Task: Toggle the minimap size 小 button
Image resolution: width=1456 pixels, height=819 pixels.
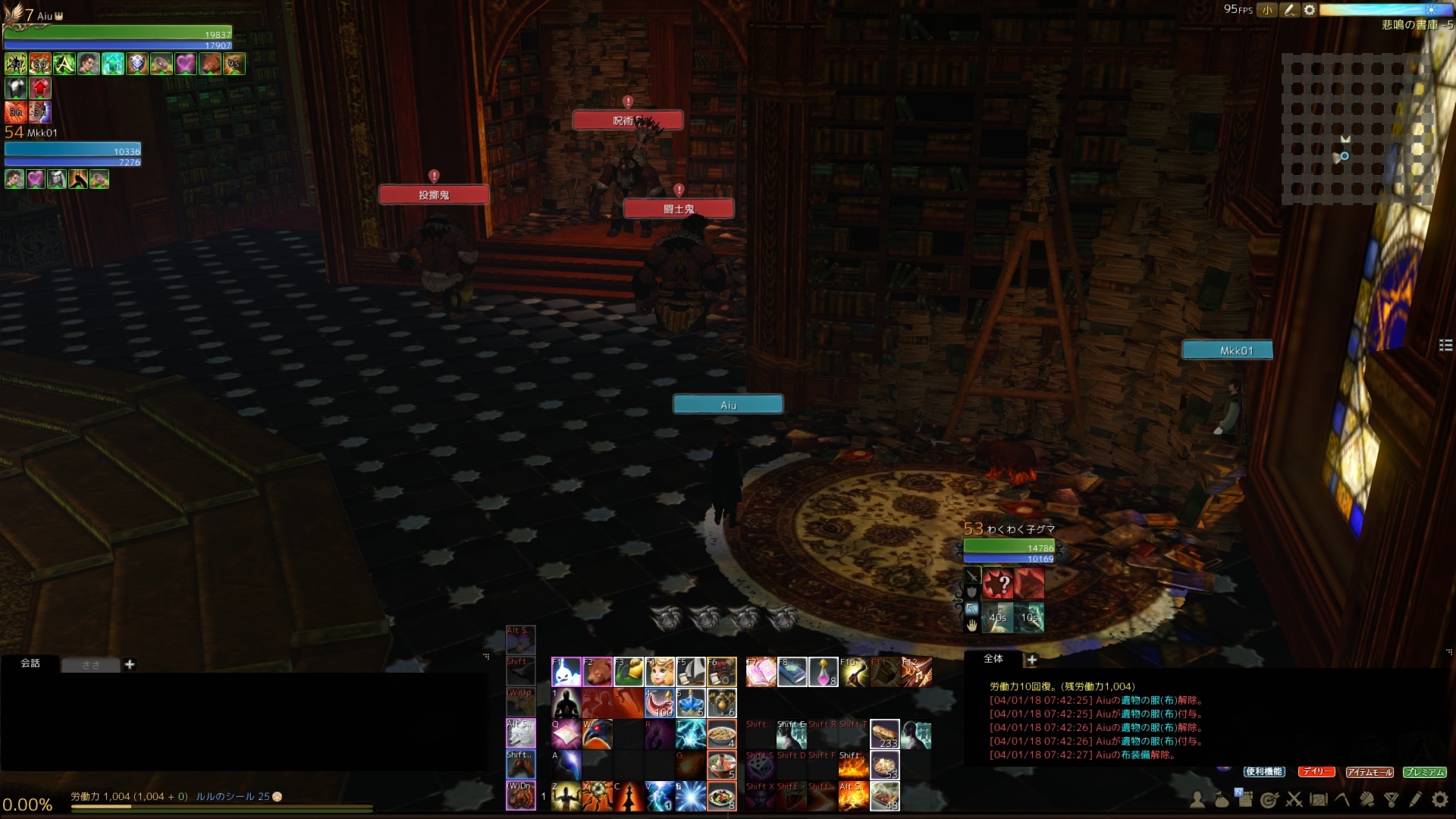Action: [x=1267, y=10]
